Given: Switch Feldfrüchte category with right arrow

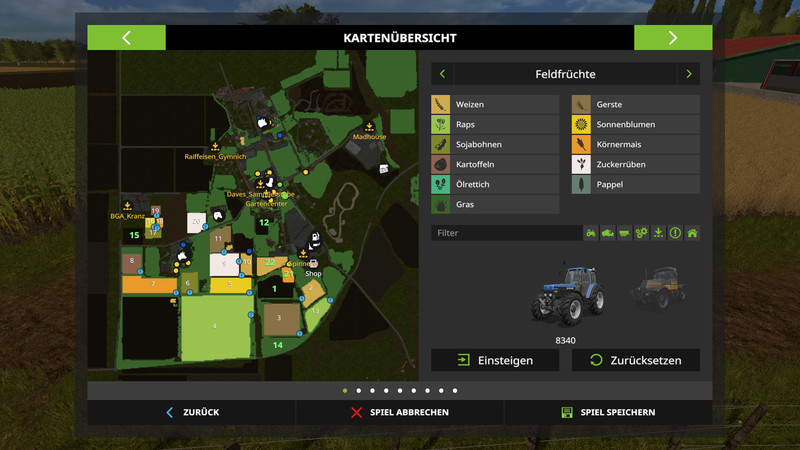Looking at the screenshot, I should pyautogui.click(x=688, y=74).
